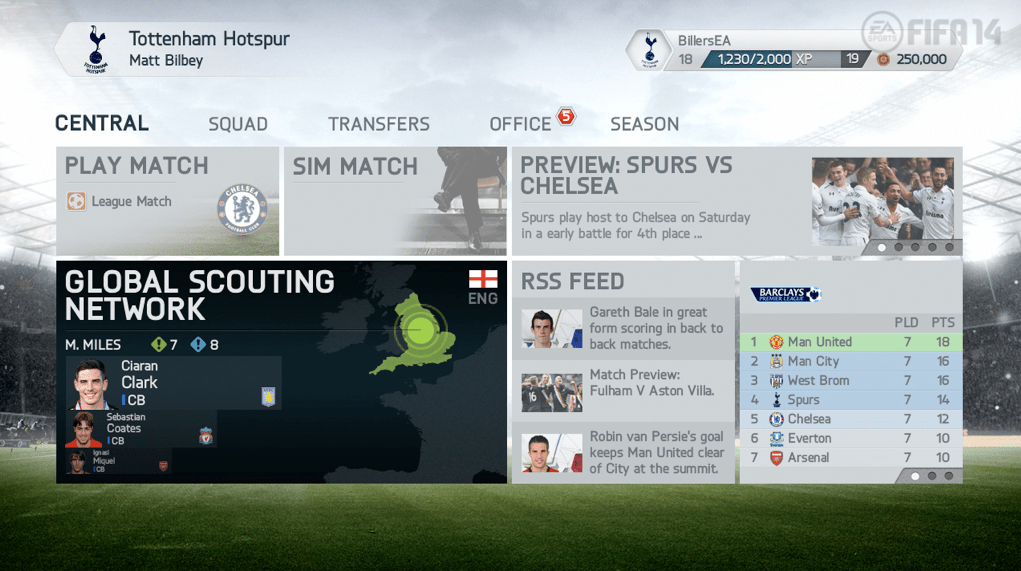The image size is (1021, 571).
Task: Read the Robin van Persie news item
Action: click(623, 452)
